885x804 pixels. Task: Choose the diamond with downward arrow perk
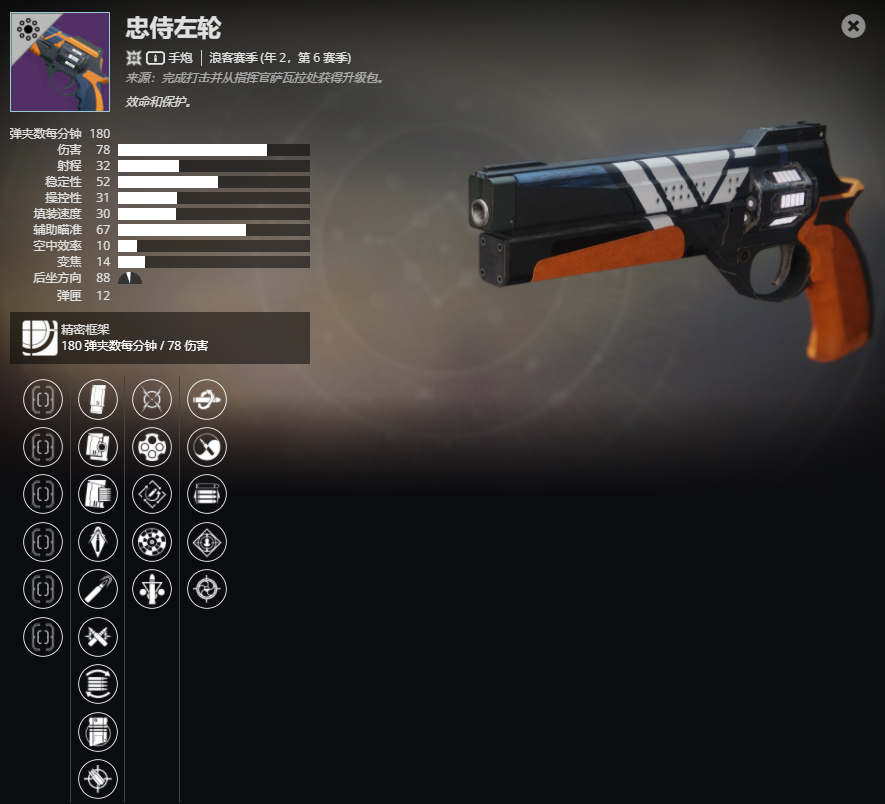pyautogui.click(x=207, y=542)
